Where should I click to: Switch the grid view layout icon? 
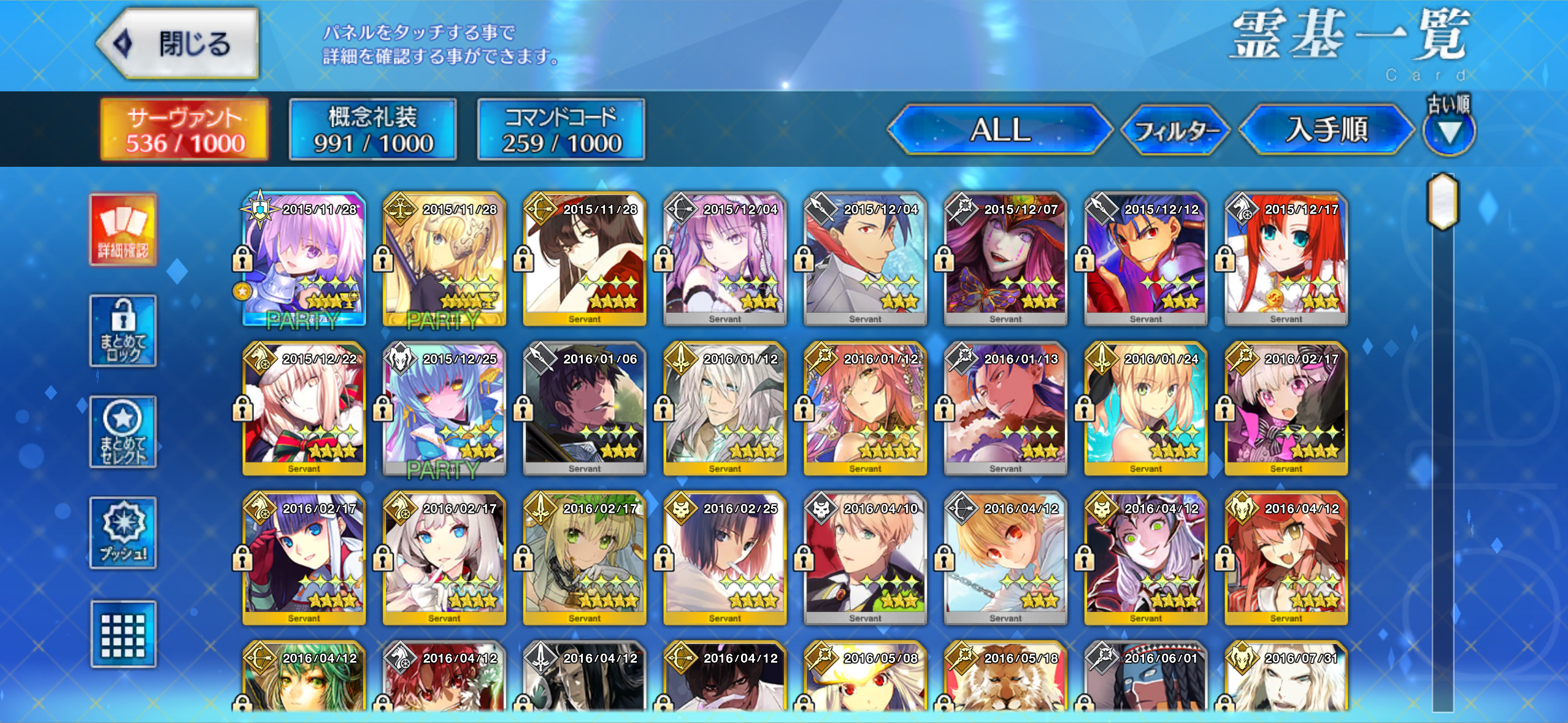(x=123, y=634)
